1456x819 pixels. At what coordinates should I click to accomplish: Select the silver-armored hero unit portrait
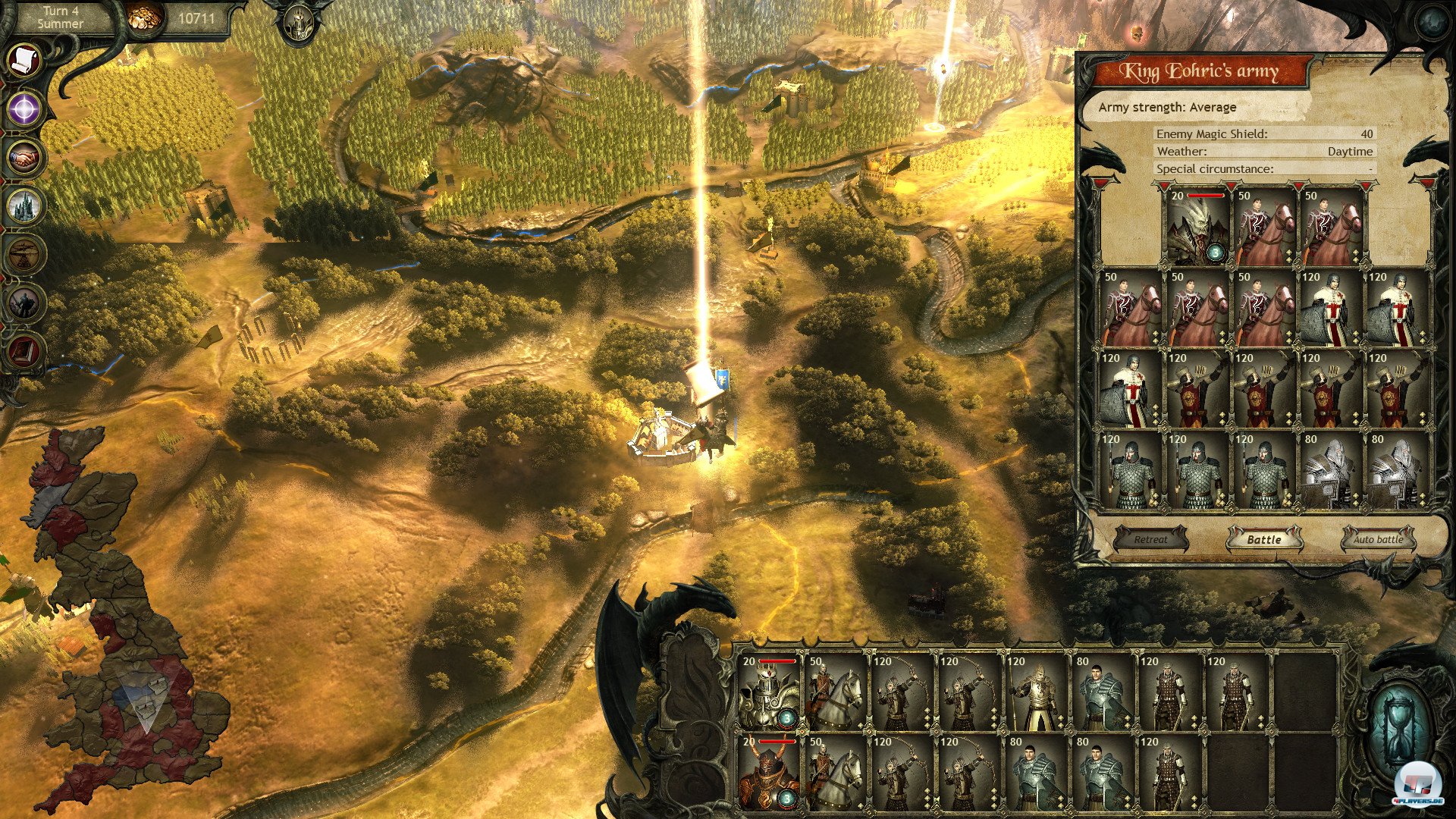click(x=767, y=690)
